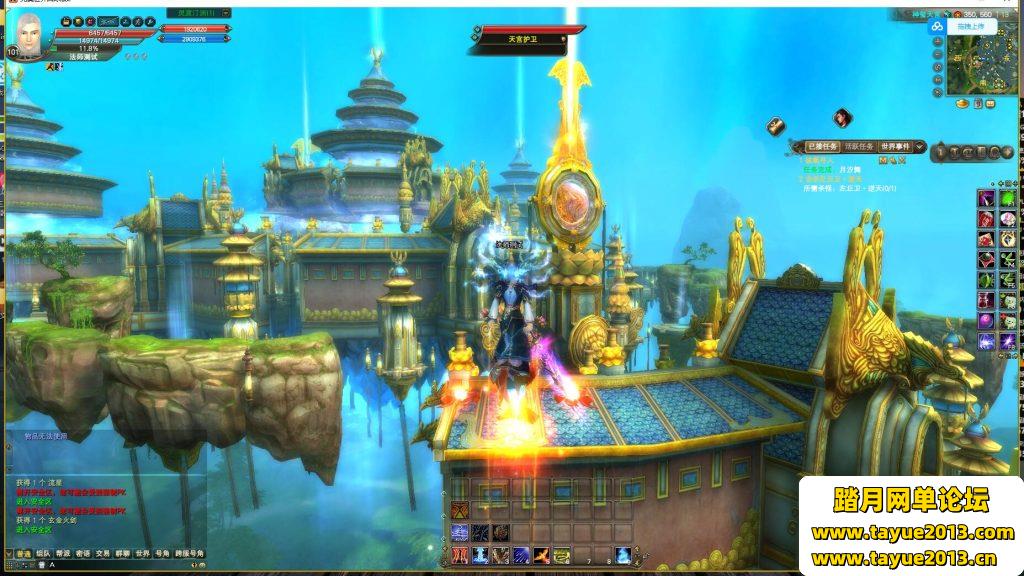Choose the 普通 chat channel tab
The image size is (1024, 576).
click(x=21, y=553)
